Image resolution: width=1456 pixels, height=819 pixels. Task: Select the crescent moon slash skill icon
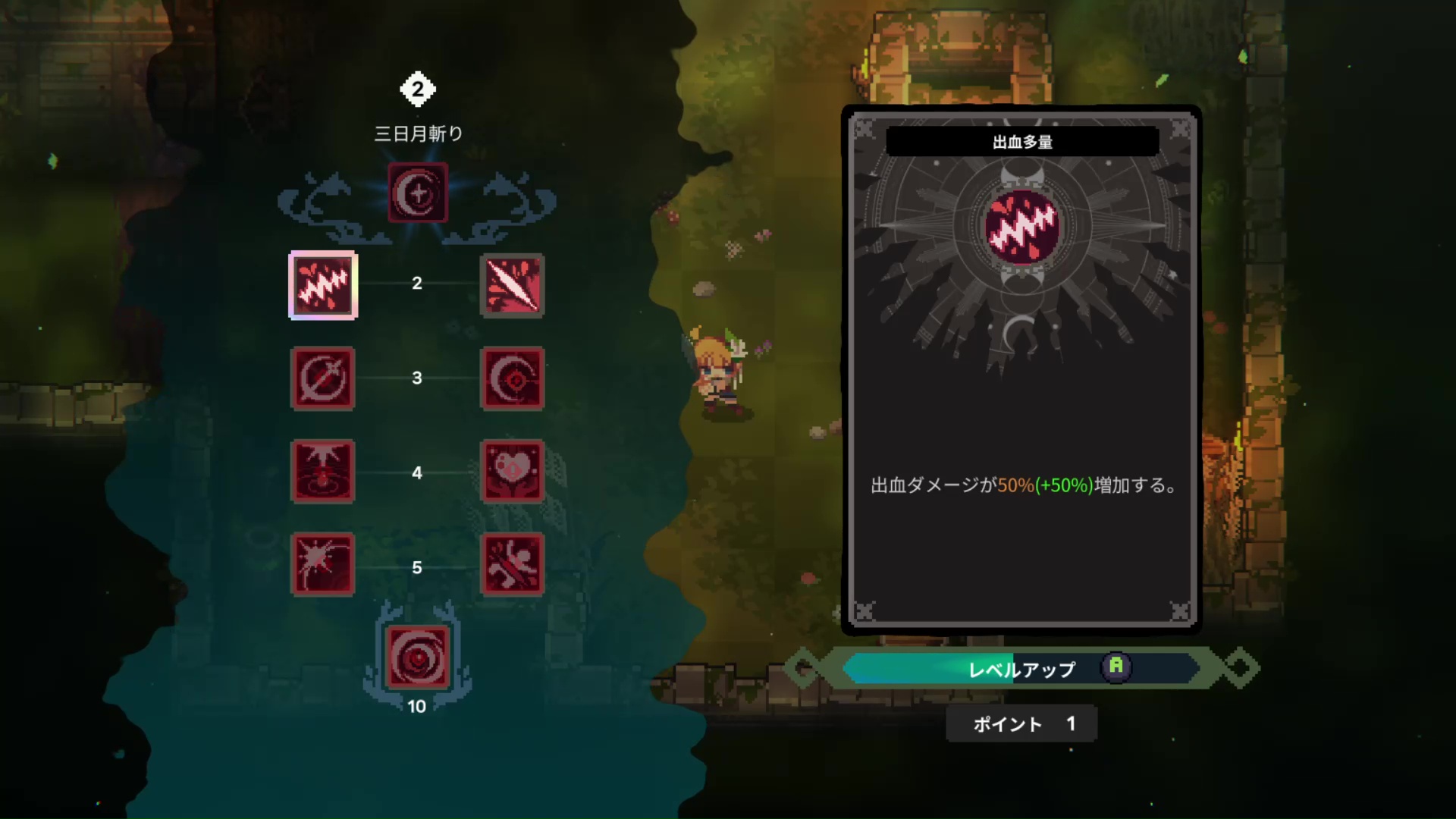coord(418,193)
